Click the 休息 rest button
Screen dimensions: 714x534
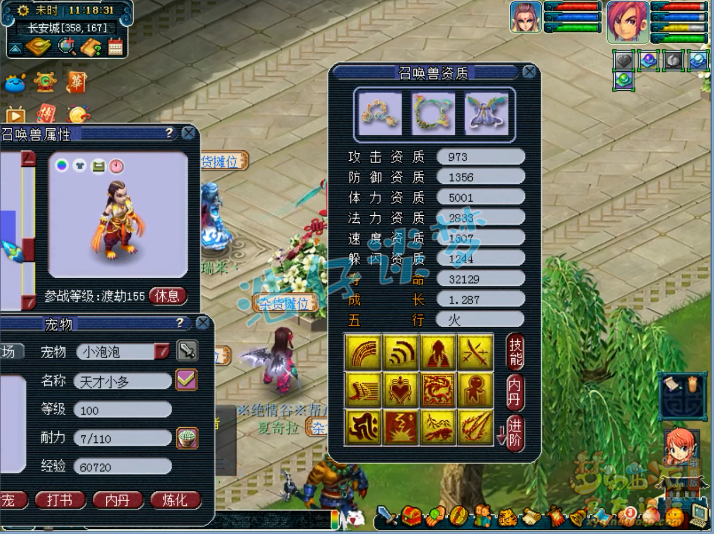point(169,296)
